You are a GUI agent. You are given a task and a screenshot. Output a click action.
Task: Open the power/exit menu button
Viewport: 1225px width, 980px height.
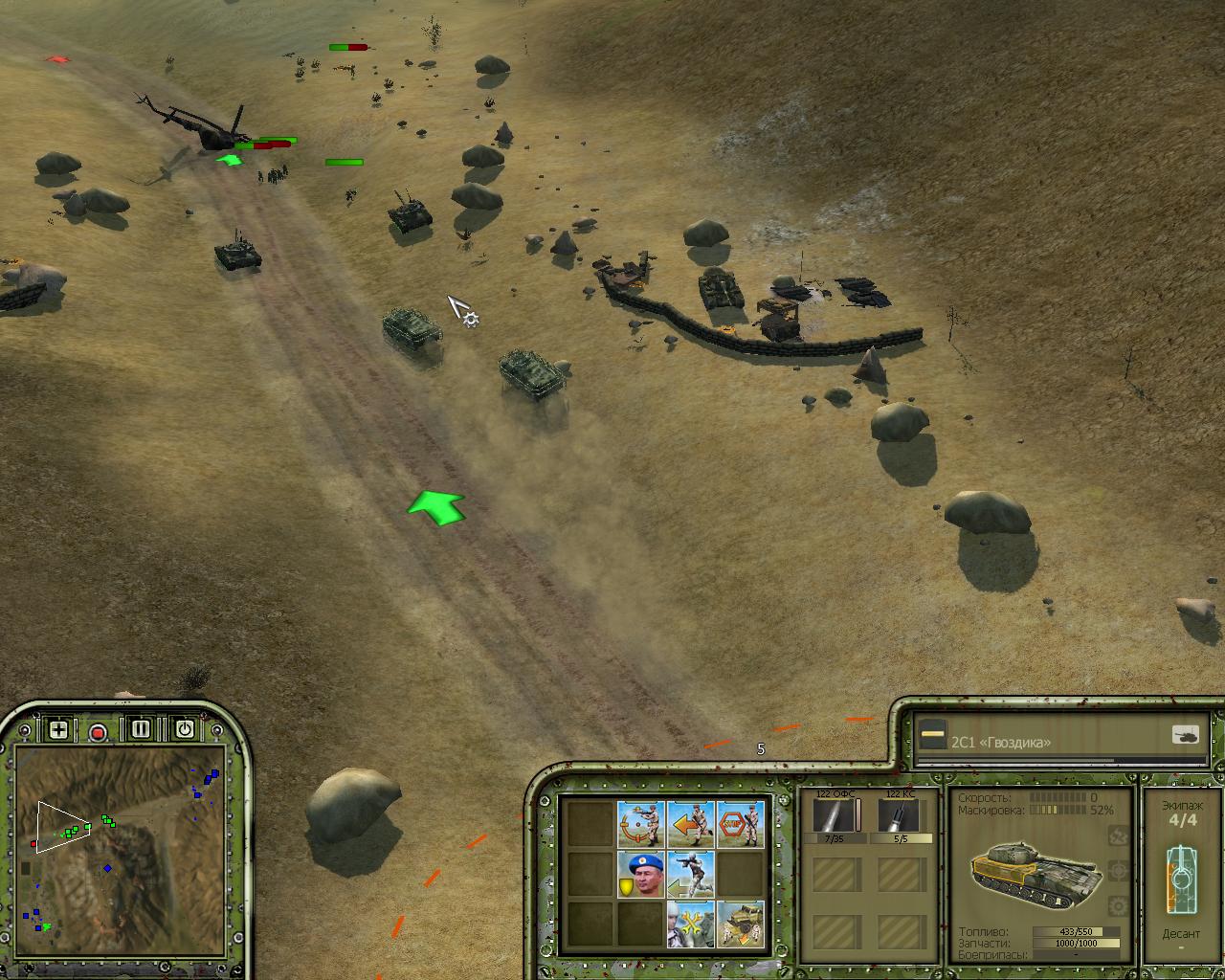click(x=184, y=729)
